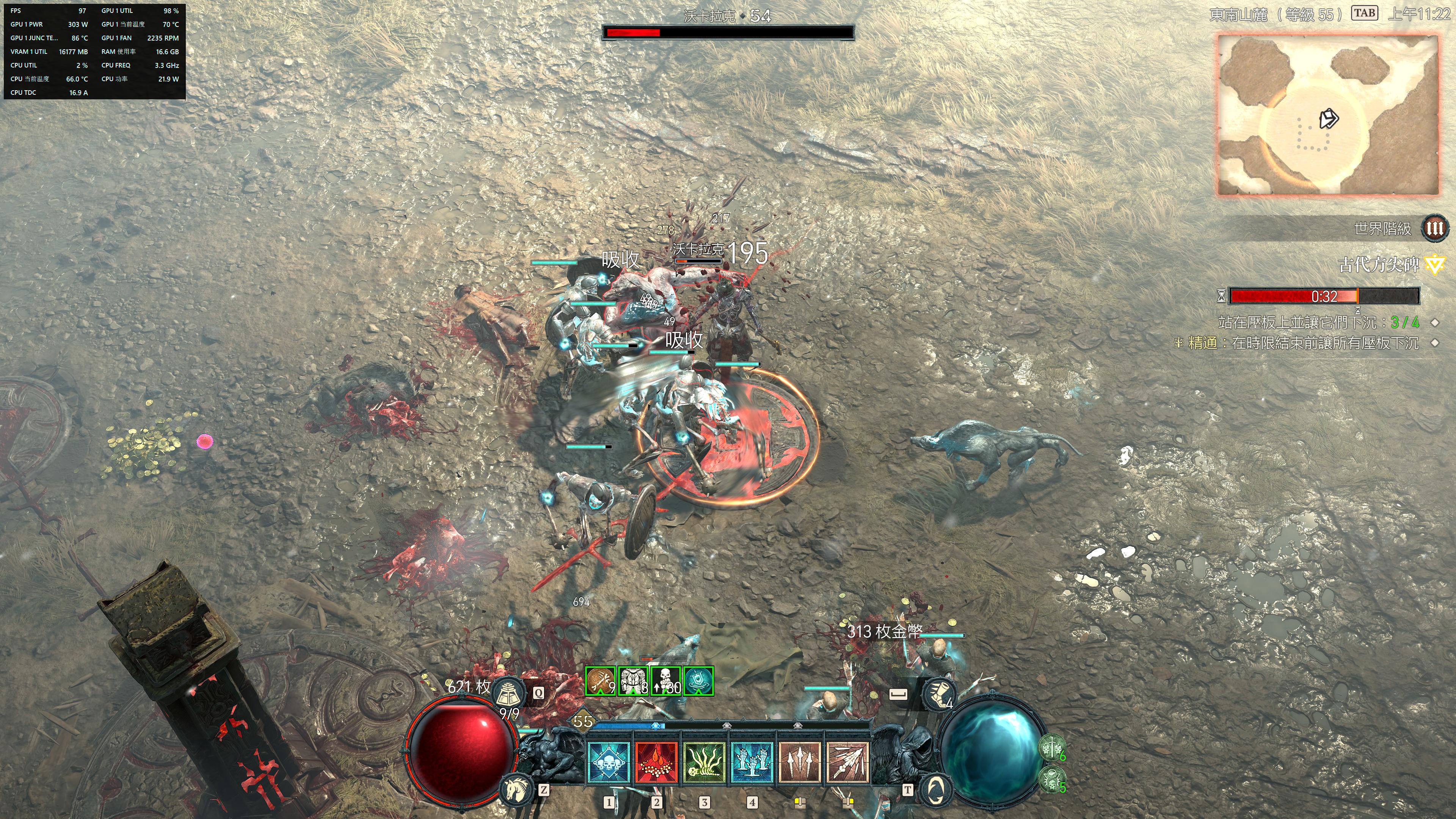Inspect the teal banner buff icon
The width and height of the screenshot is (1456, 819).
click(698, 681)
